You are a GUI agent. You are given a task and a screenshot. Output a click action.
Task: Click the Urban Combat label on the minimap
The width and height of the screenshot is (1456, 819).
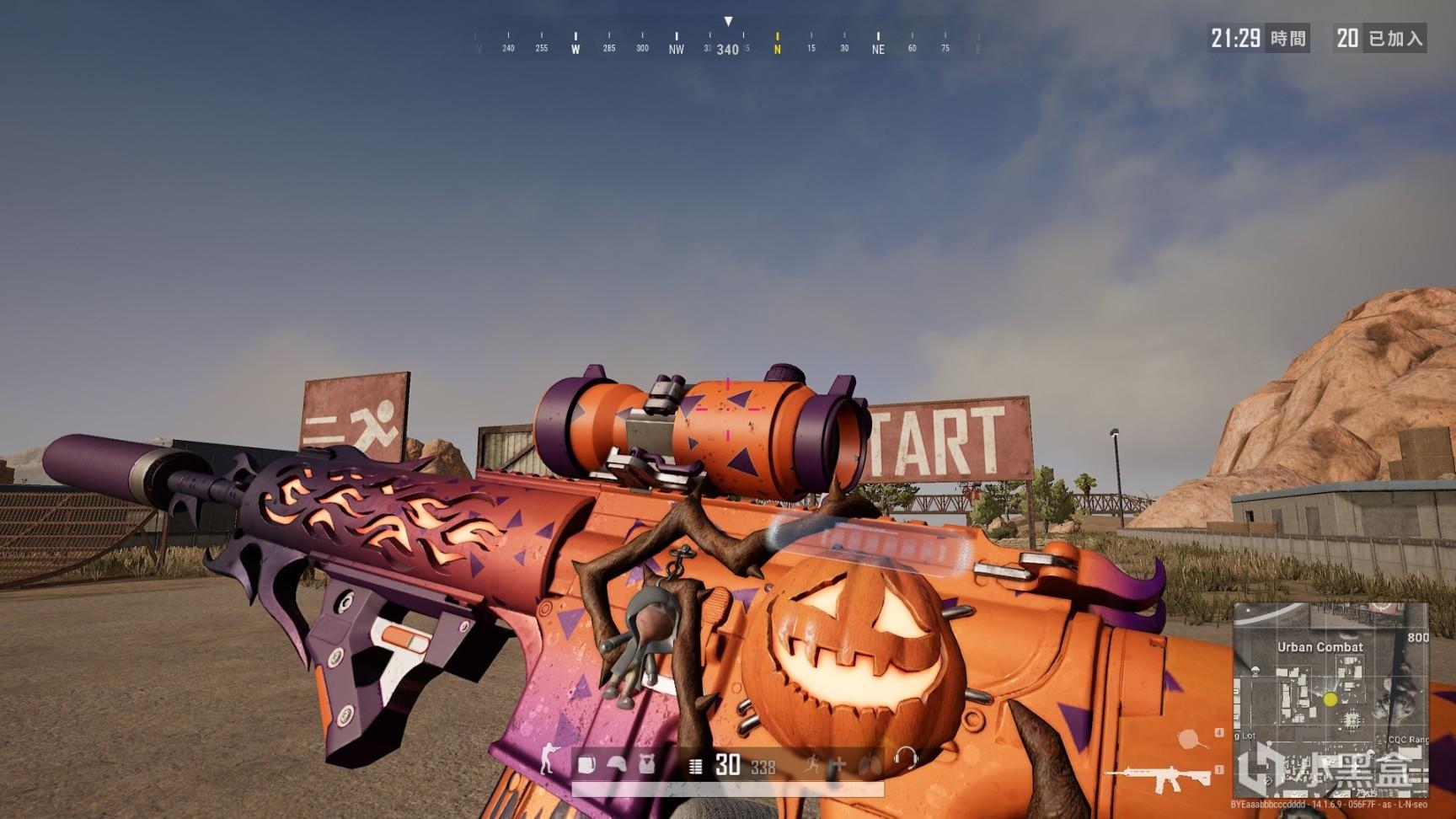pos(1321,648)
